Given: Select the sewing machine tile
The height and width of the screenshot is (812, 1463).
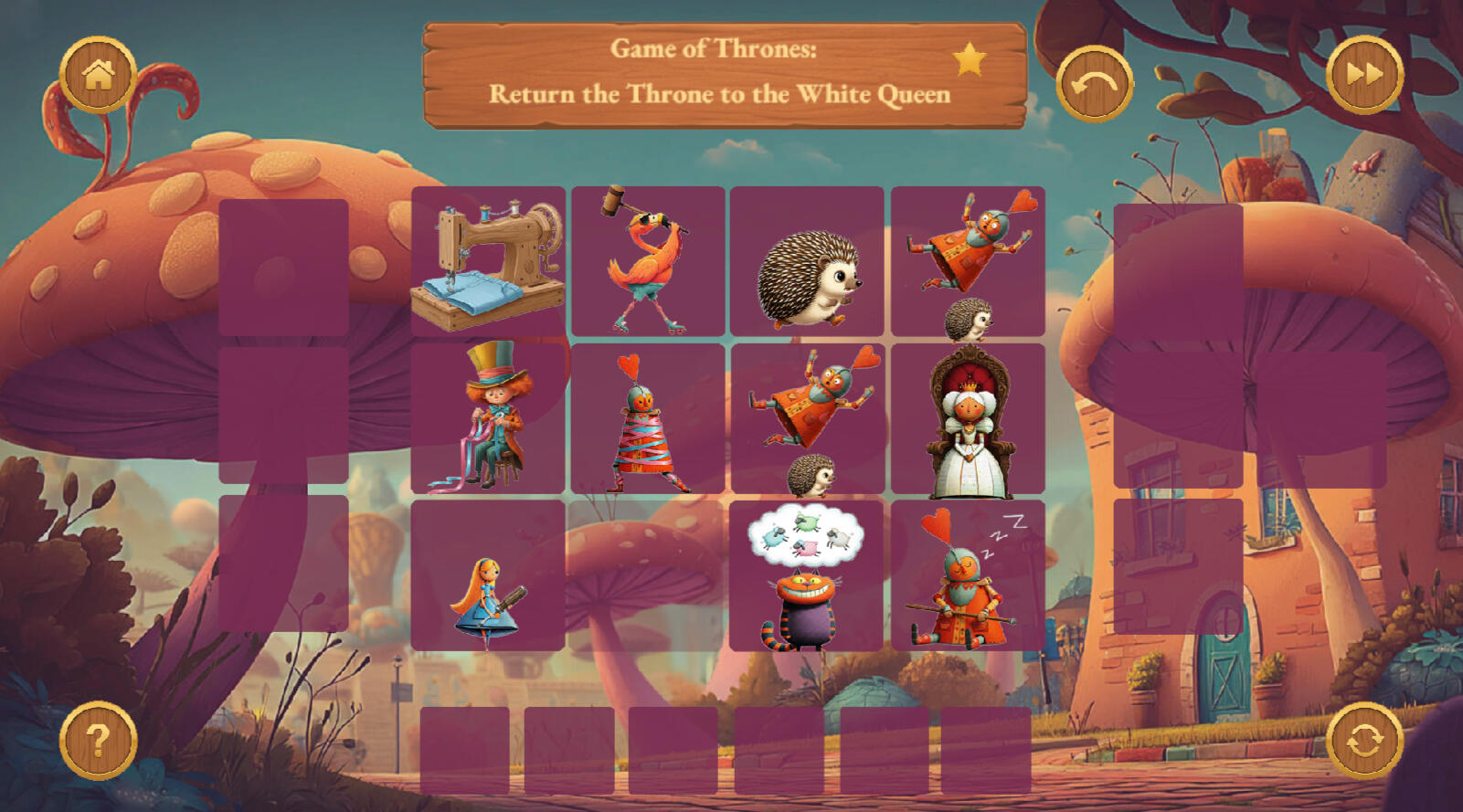Looking at the screenshot, I should click(x=488, y=262).
